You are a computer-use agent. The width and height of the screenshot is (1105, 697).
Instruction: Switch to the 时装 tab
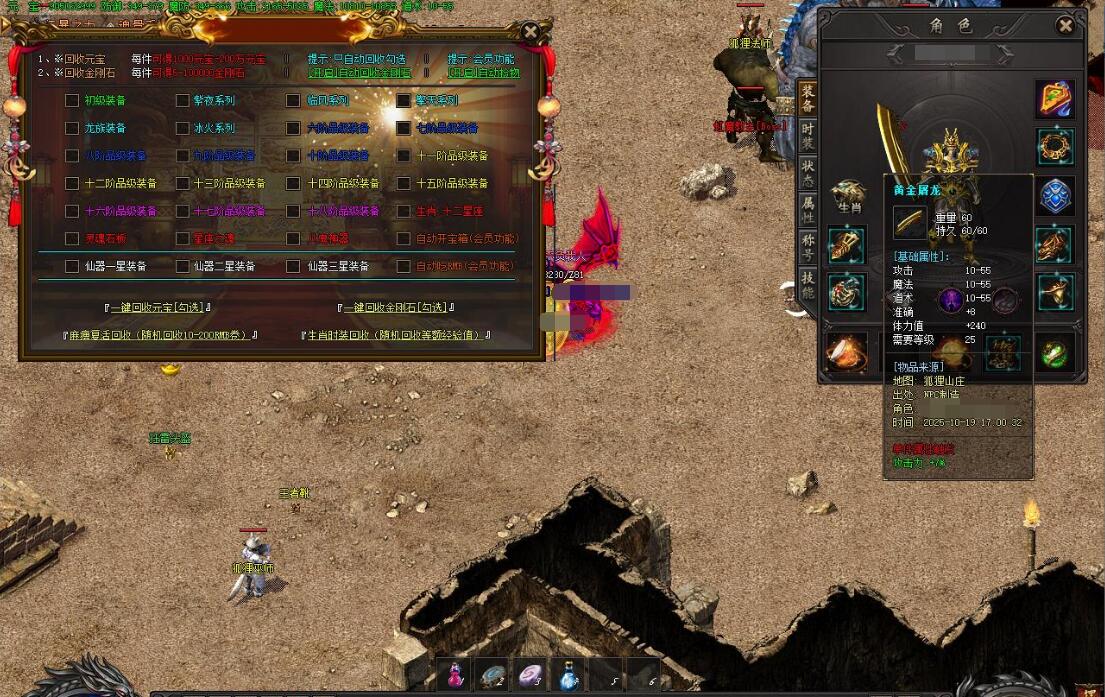point(808,137)
